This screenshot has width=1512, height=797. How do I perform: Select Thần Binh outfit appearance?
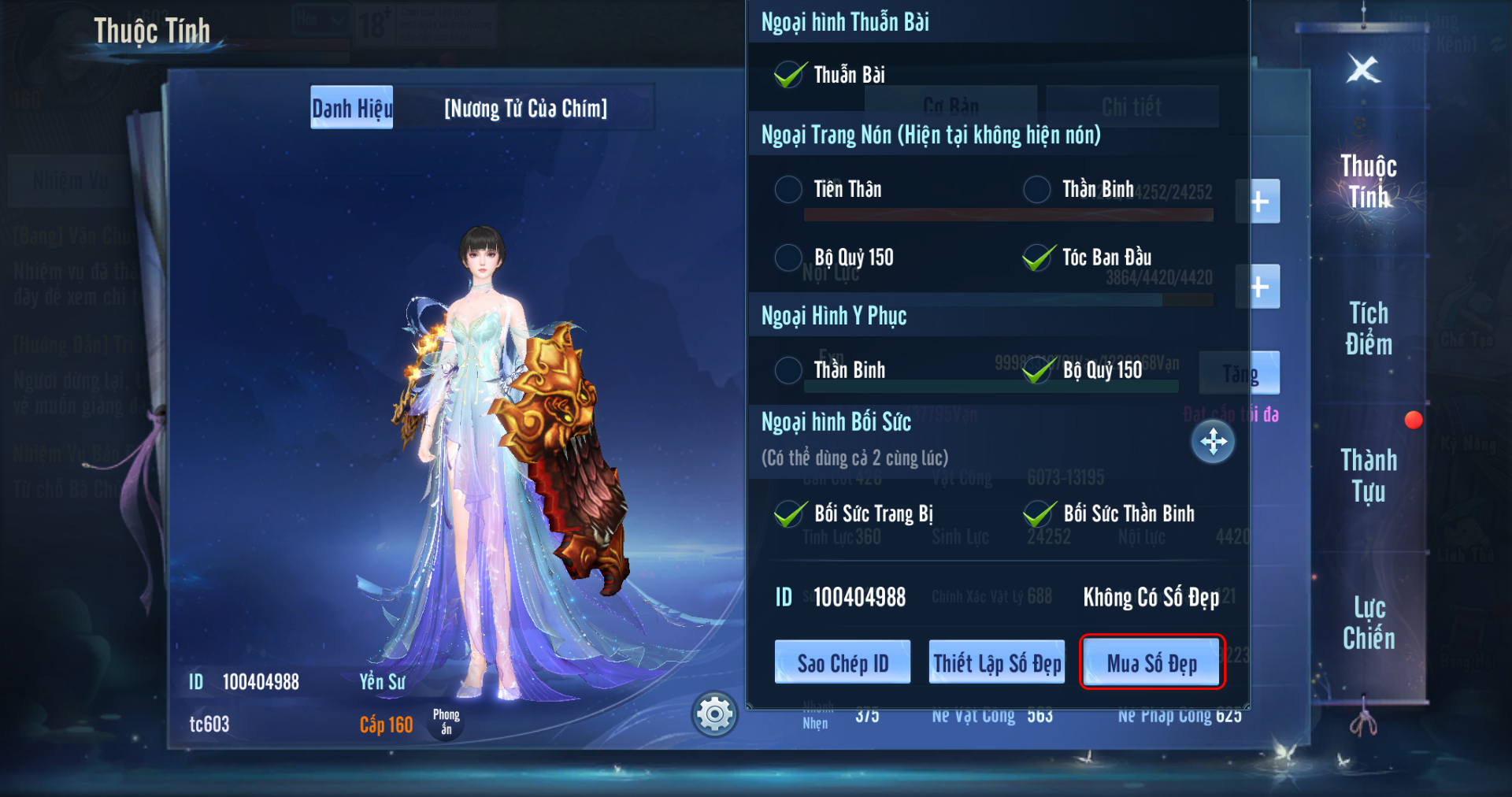788,370
